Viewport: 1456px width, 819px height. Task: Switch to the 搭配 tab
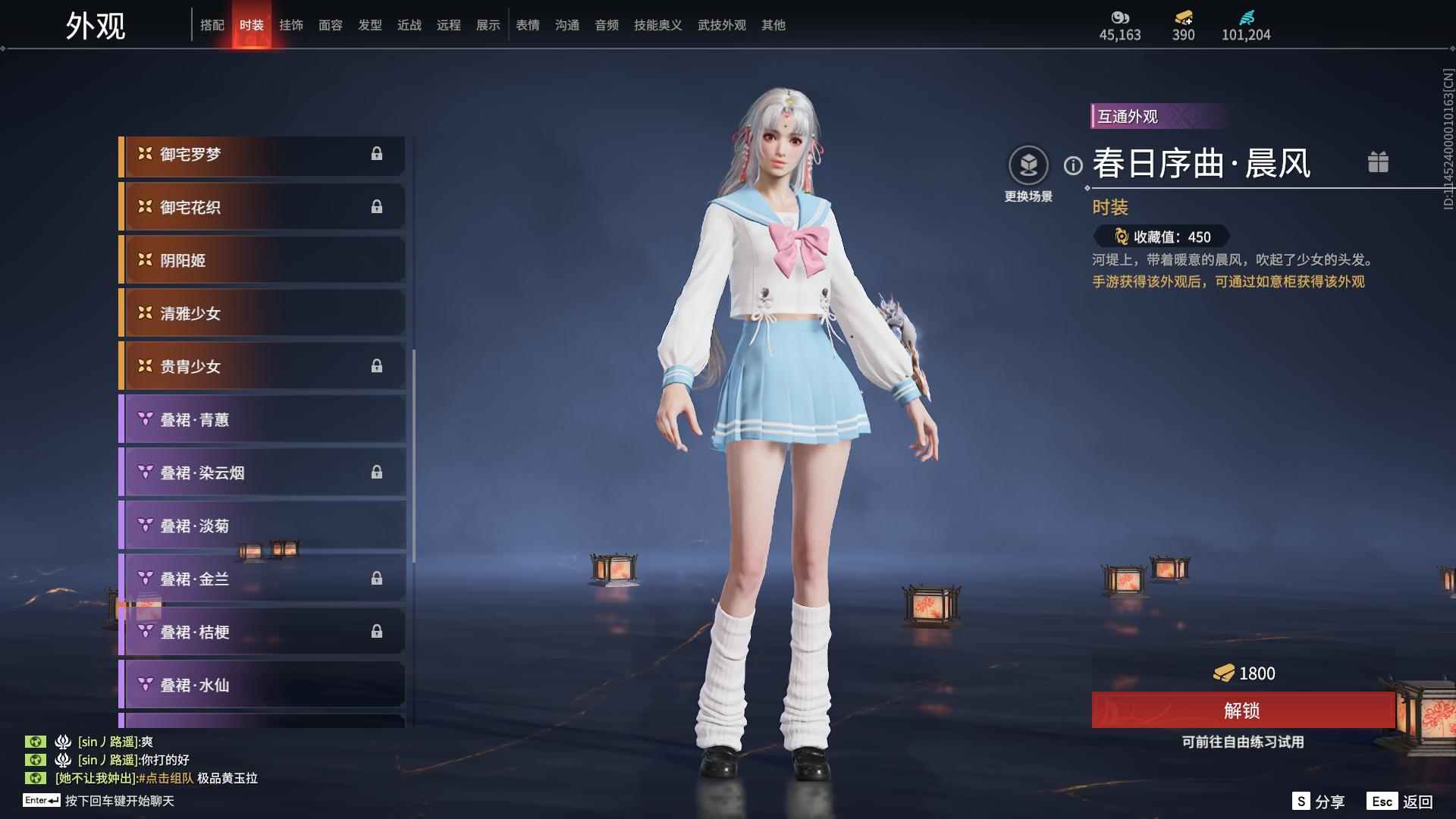[x=212, y=25]
